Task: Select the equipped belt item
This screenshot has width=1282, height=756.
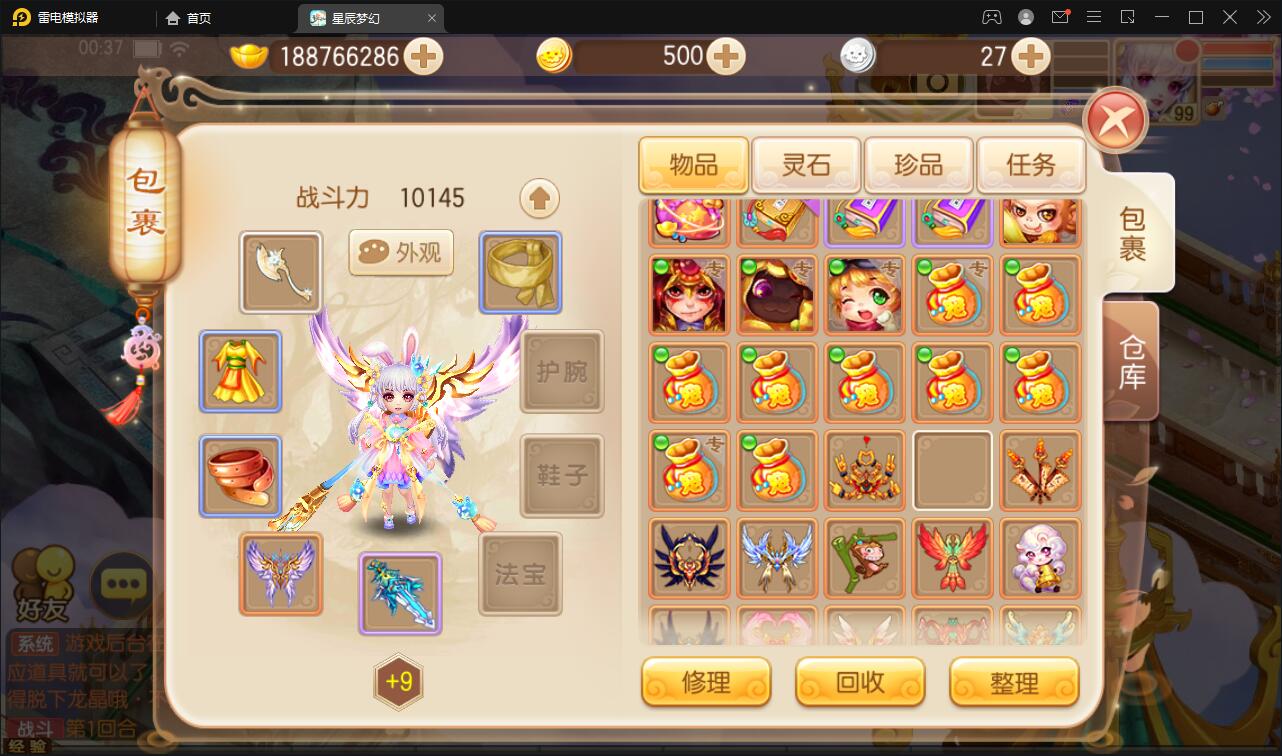Action: 240,476
